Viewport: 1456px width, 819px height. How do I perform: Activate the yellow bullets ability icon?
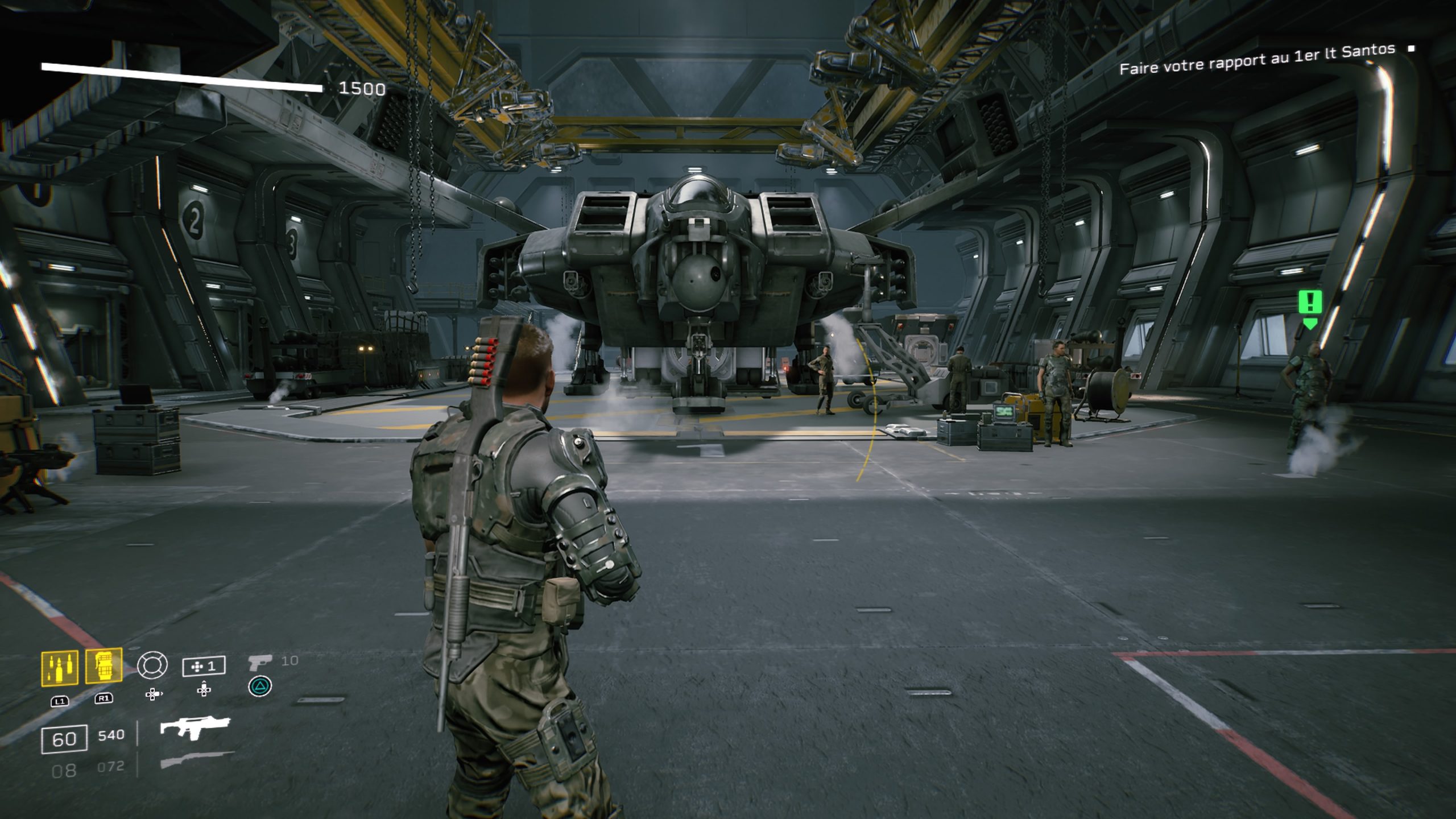click(60, 667)
